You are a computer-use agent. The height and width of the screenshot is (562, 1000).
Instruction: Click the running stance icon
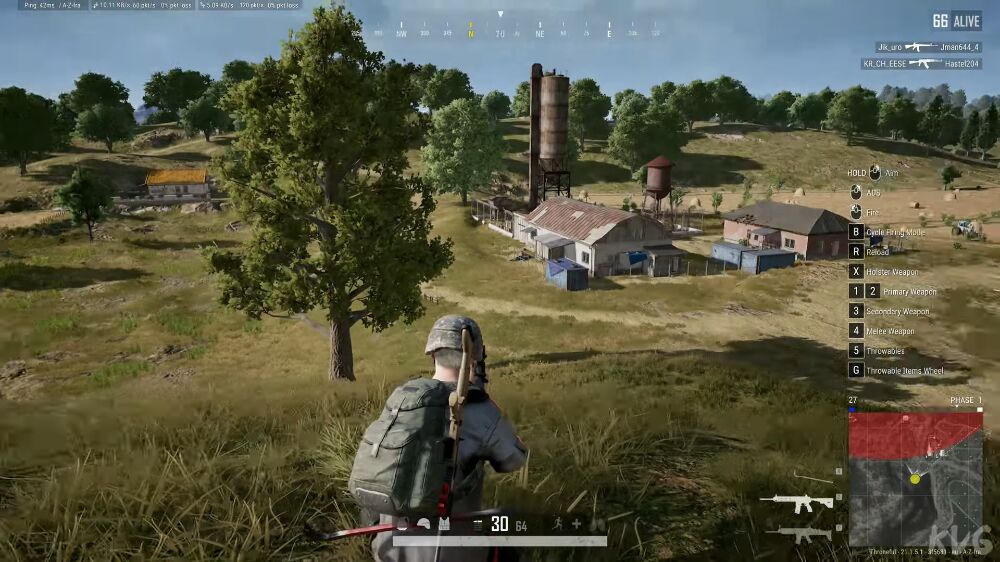pyautogui.click(x=557, y=524)
